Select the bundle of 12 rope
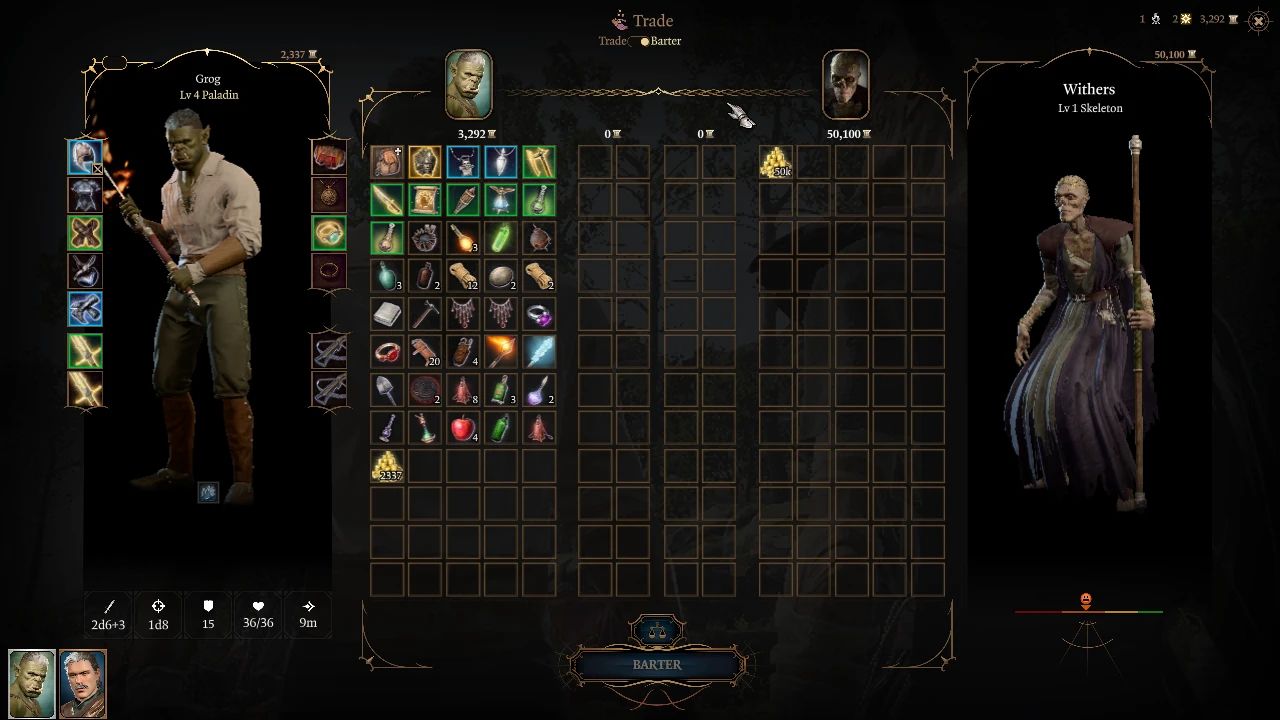 [463, 277]
